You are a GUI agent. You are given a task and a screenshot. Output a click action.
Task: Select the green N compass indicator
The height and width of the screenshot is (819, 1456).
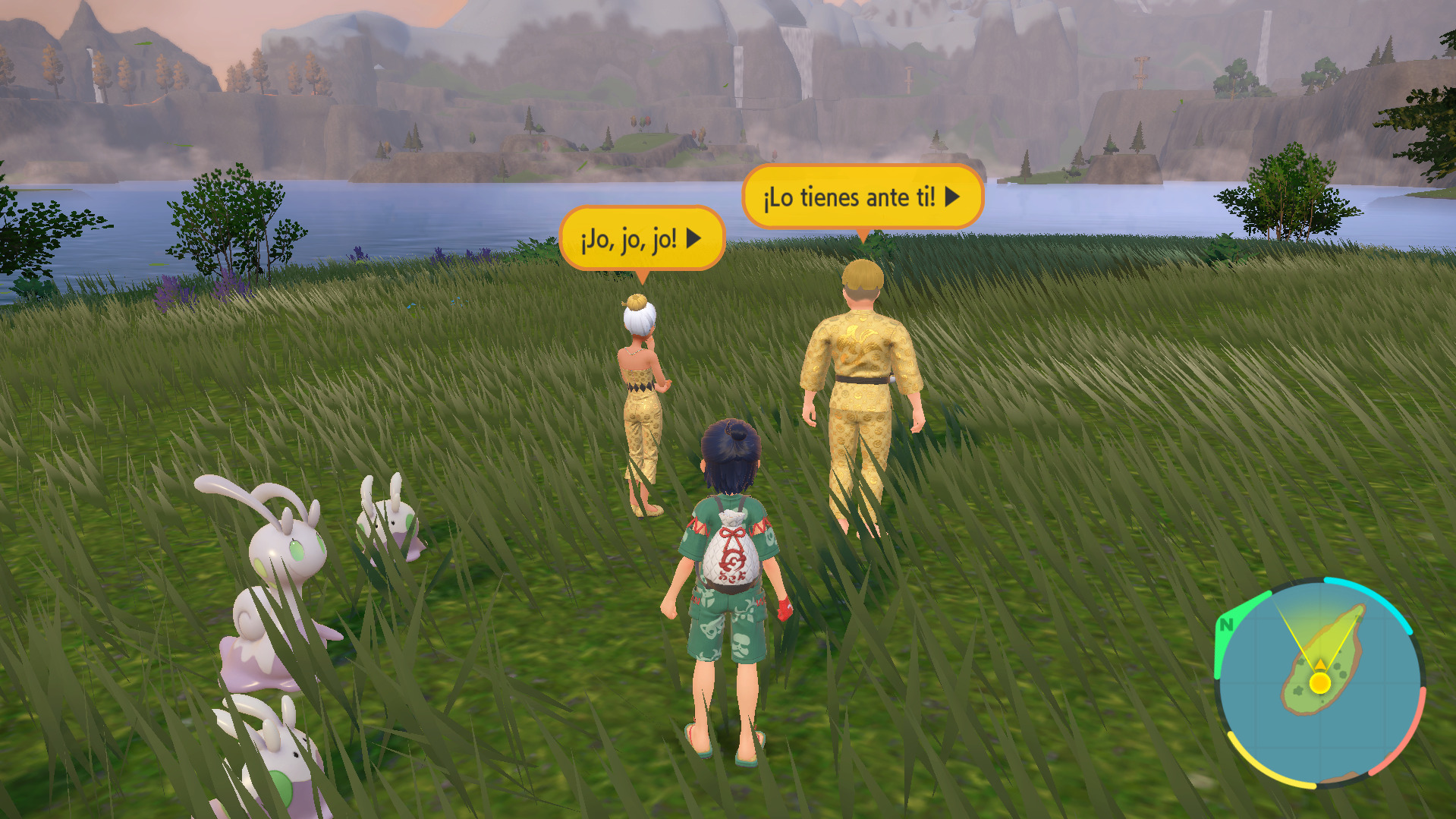[1226, 625]
